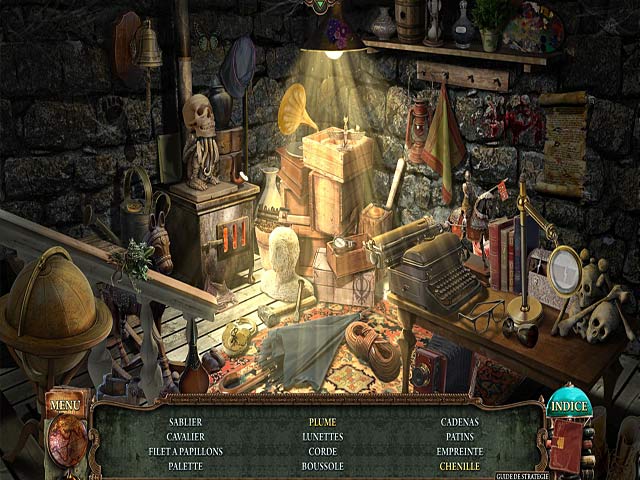
Task: Click the red globe map icon
Action: 66,440
